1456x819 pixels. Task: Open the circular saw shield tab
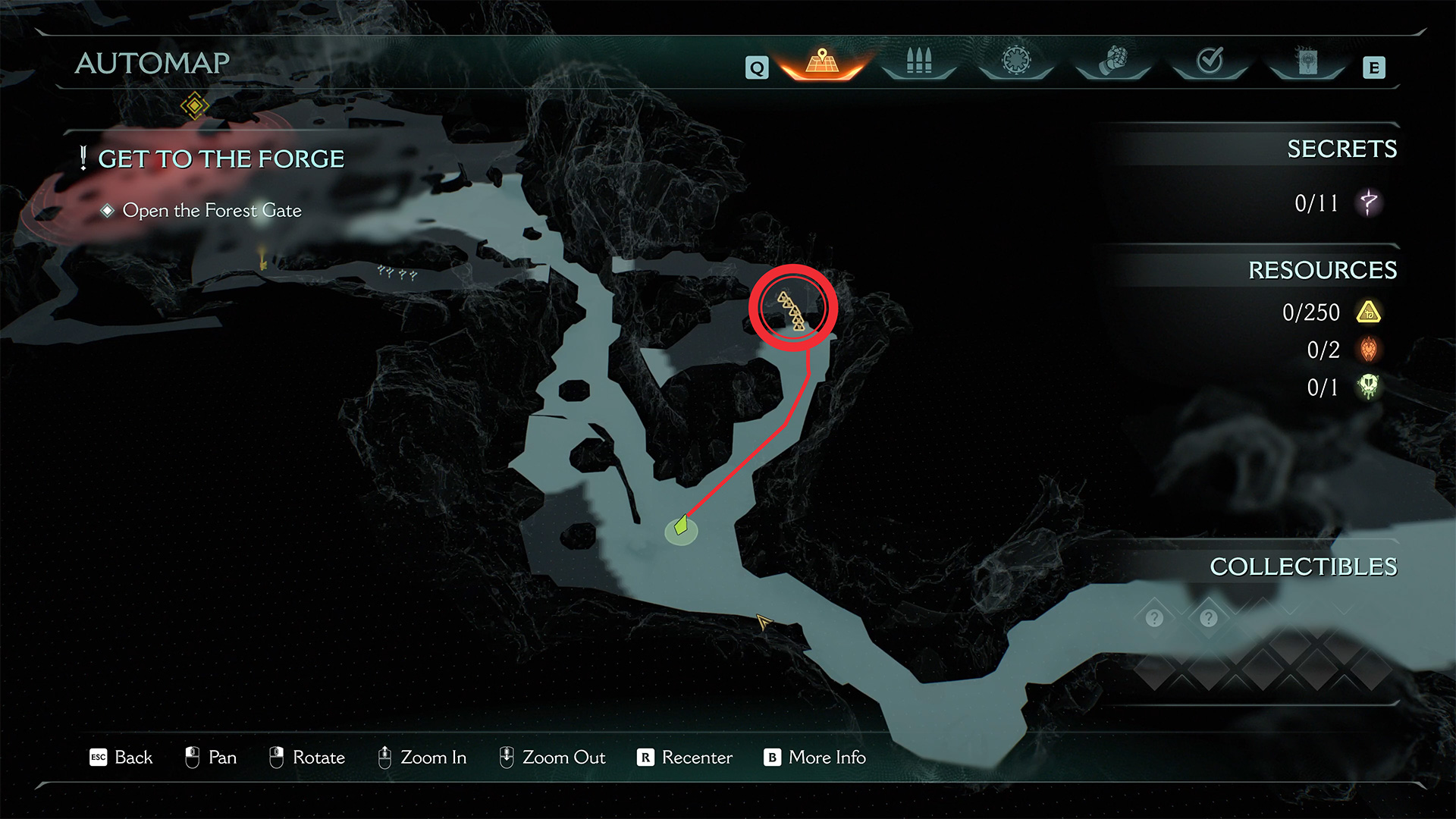[1016, 61]
